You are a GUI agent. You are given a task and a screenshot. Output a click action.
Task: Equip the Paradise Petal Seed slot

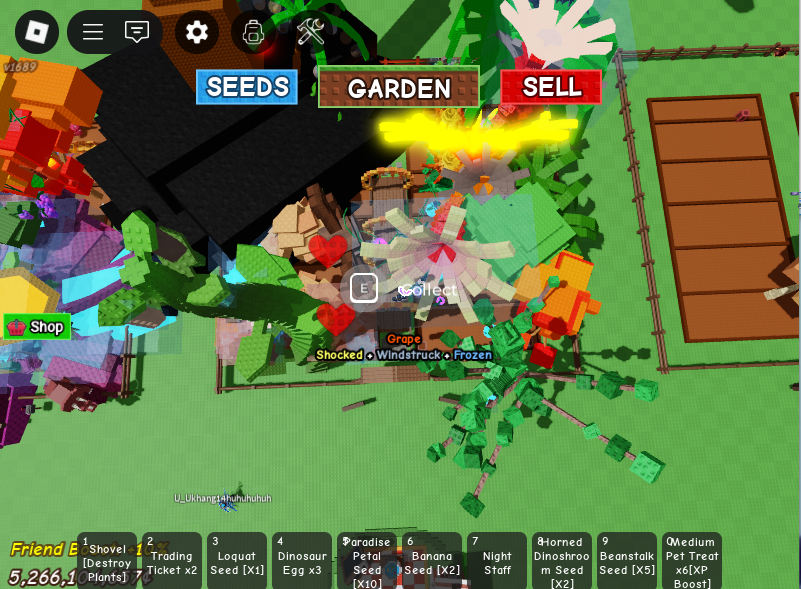(x=367, y=561)
